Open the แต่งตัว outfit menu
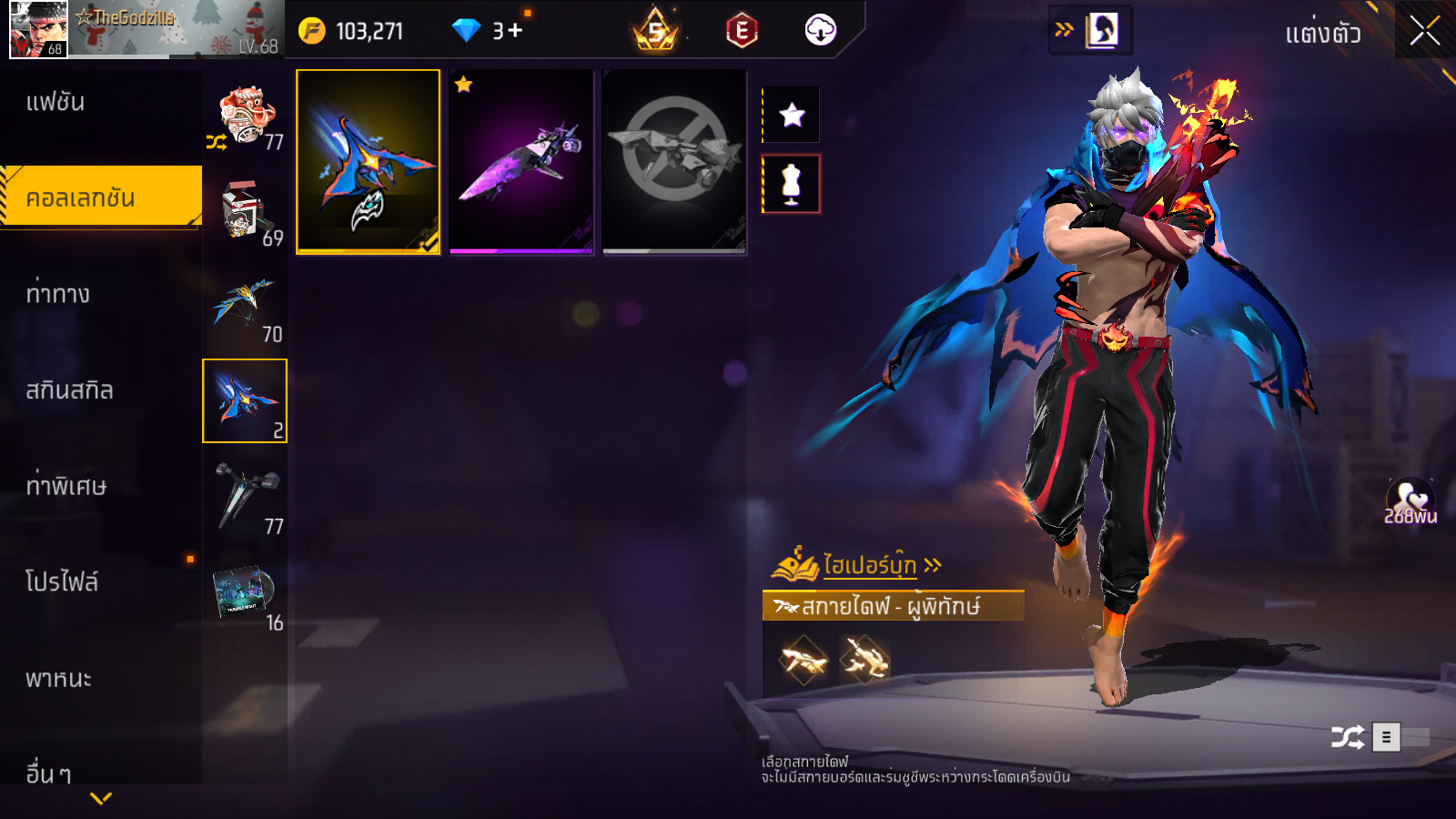 1322,34
